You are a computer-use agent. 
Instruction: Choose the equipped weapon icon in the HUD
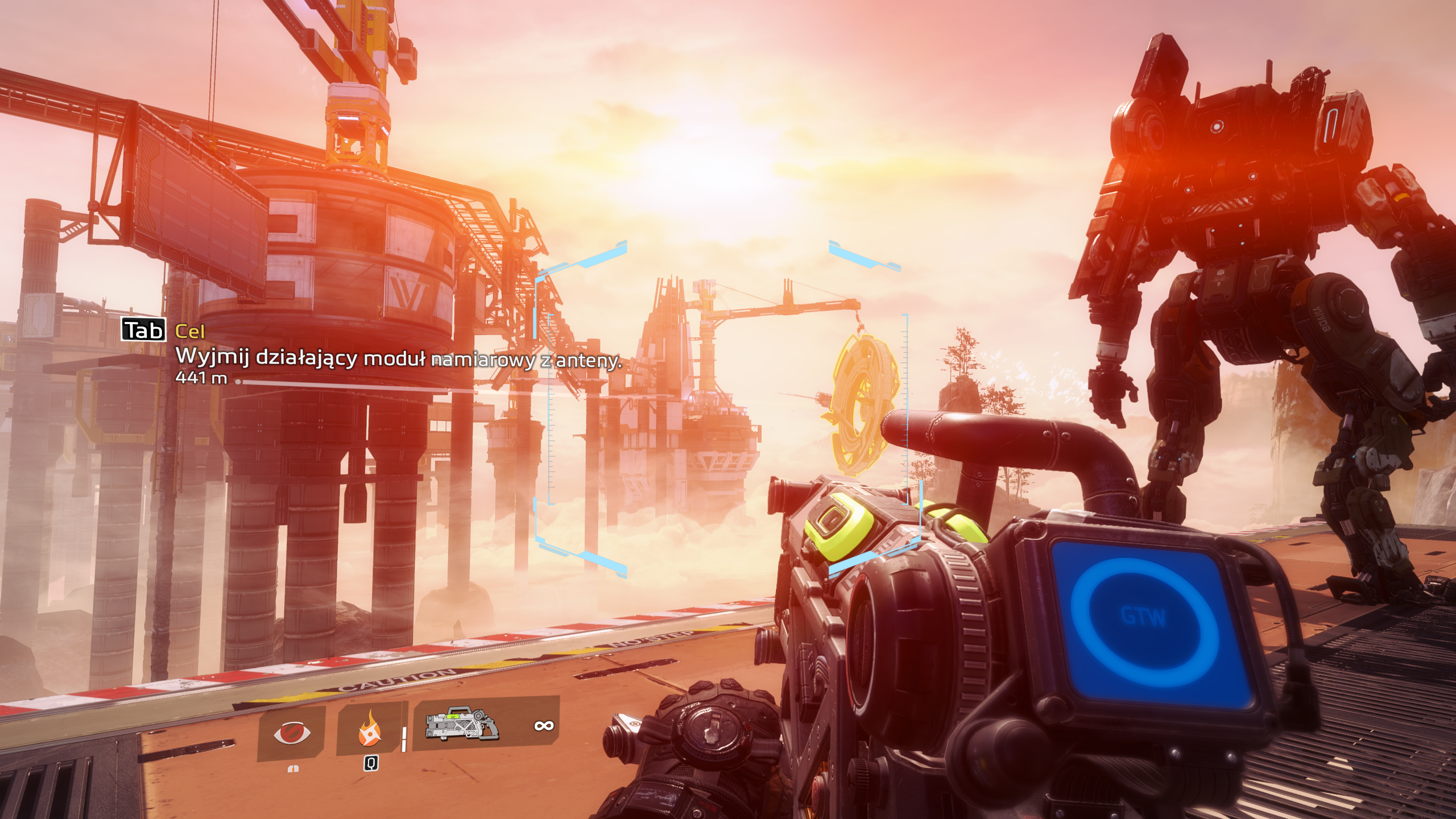point(462,723)
